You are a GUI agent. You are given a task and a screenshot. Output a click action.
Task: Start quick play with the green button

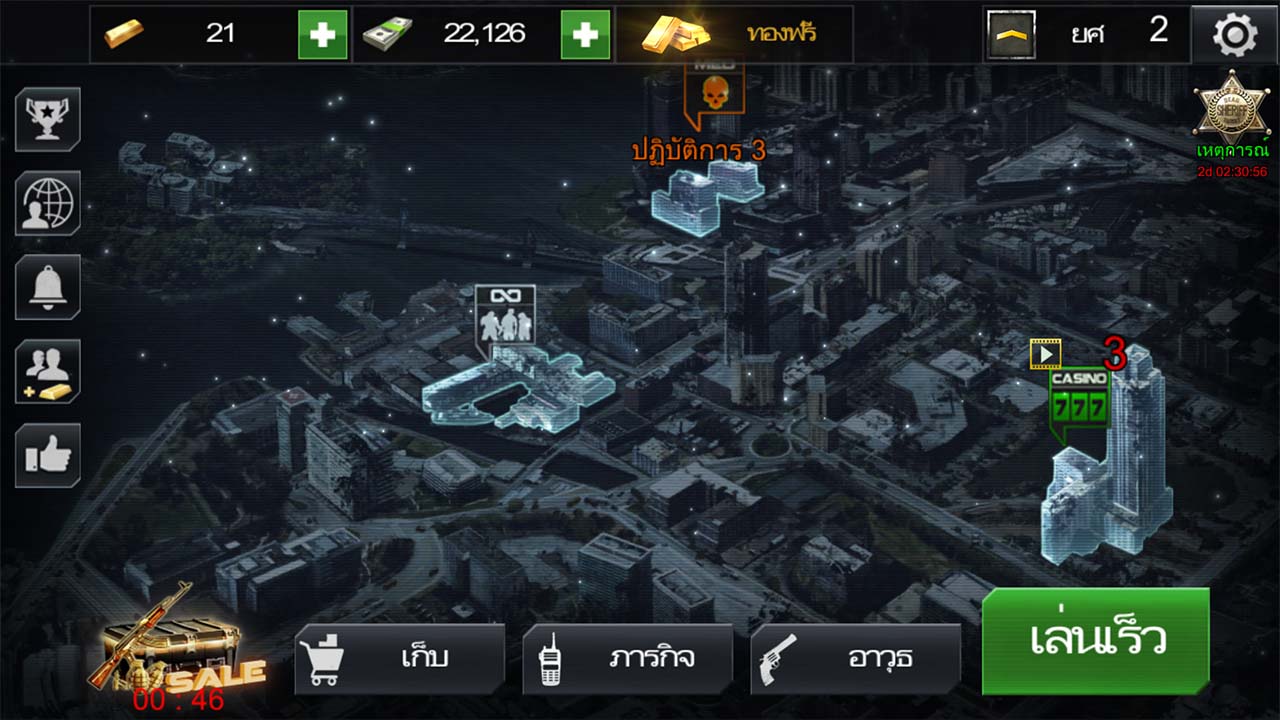click(x=1095, y=641)
